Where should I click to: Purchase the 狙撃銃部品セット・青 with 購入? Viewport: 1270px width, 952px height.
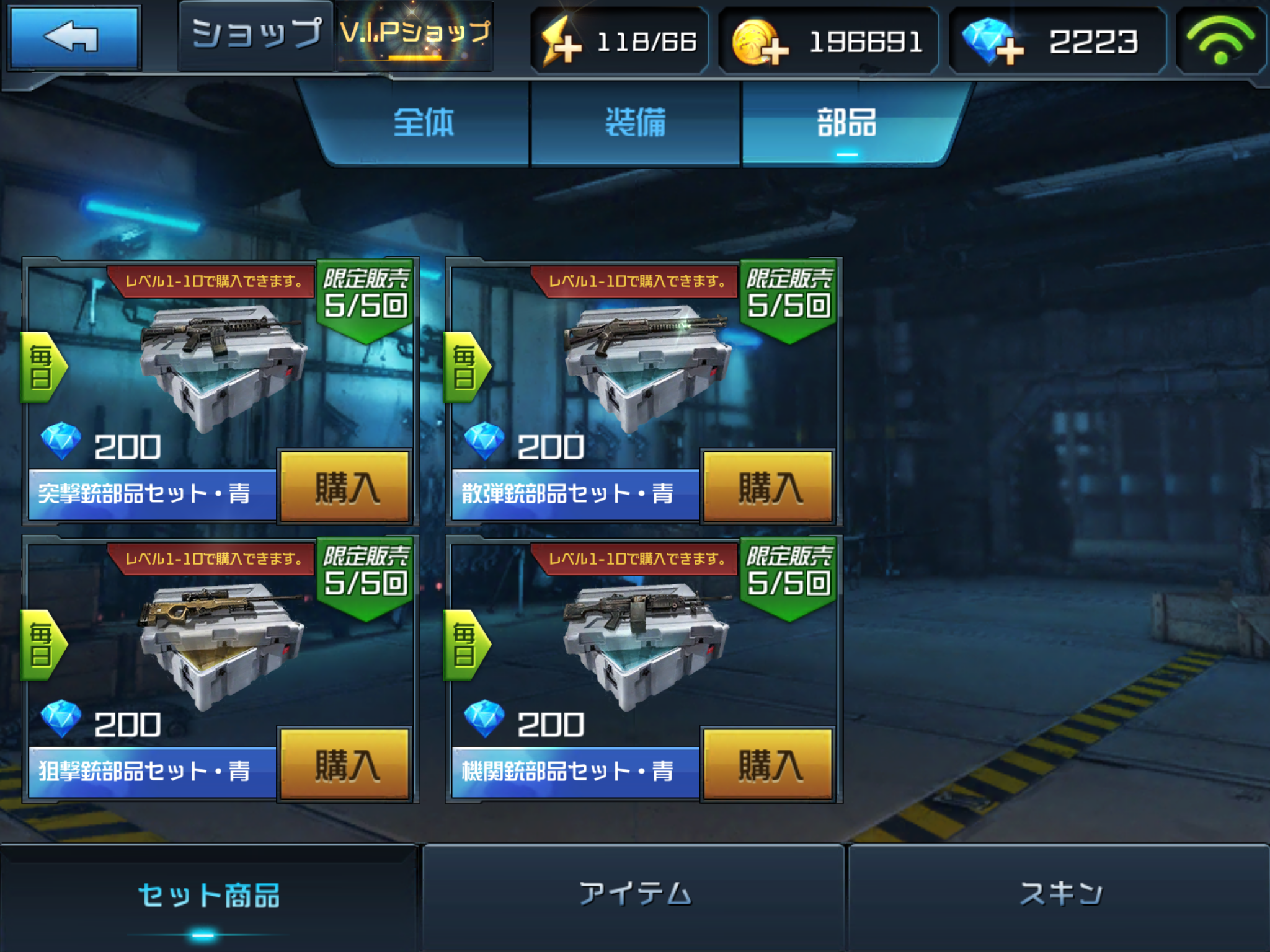coord(345,765)
